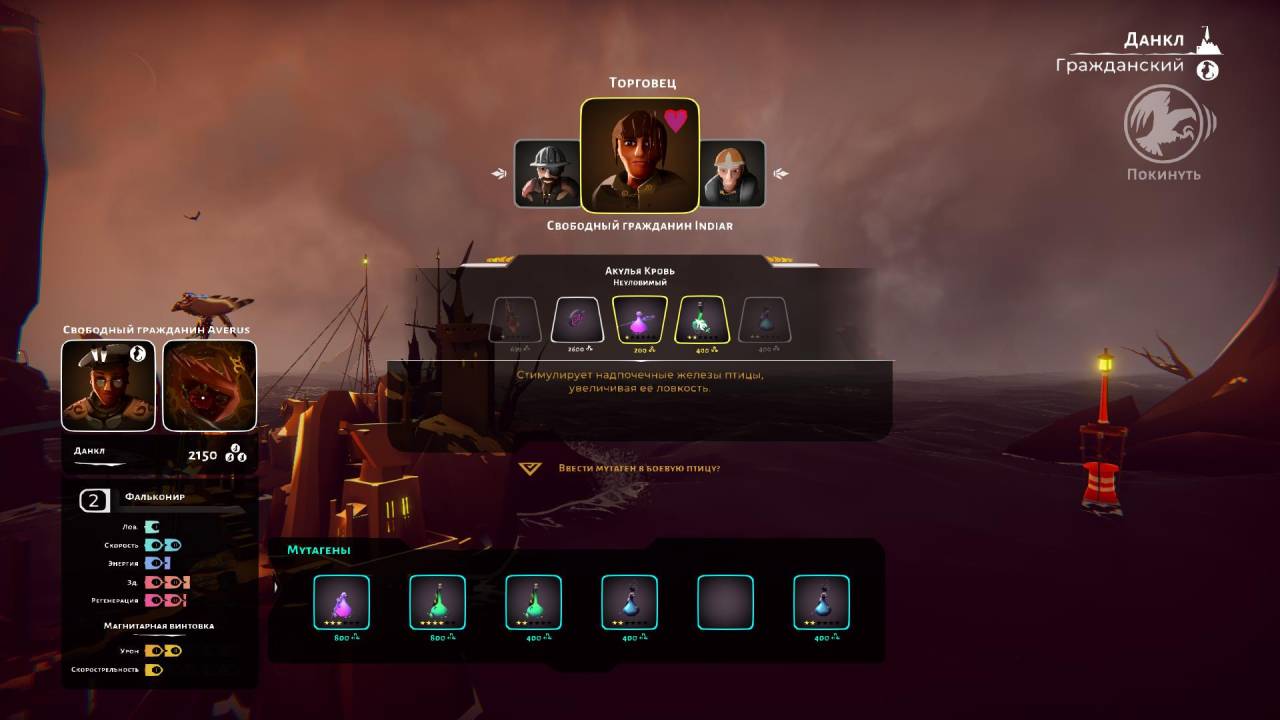
Task: Select the trader Indiar portrait
Action: [x=640, y=155]
